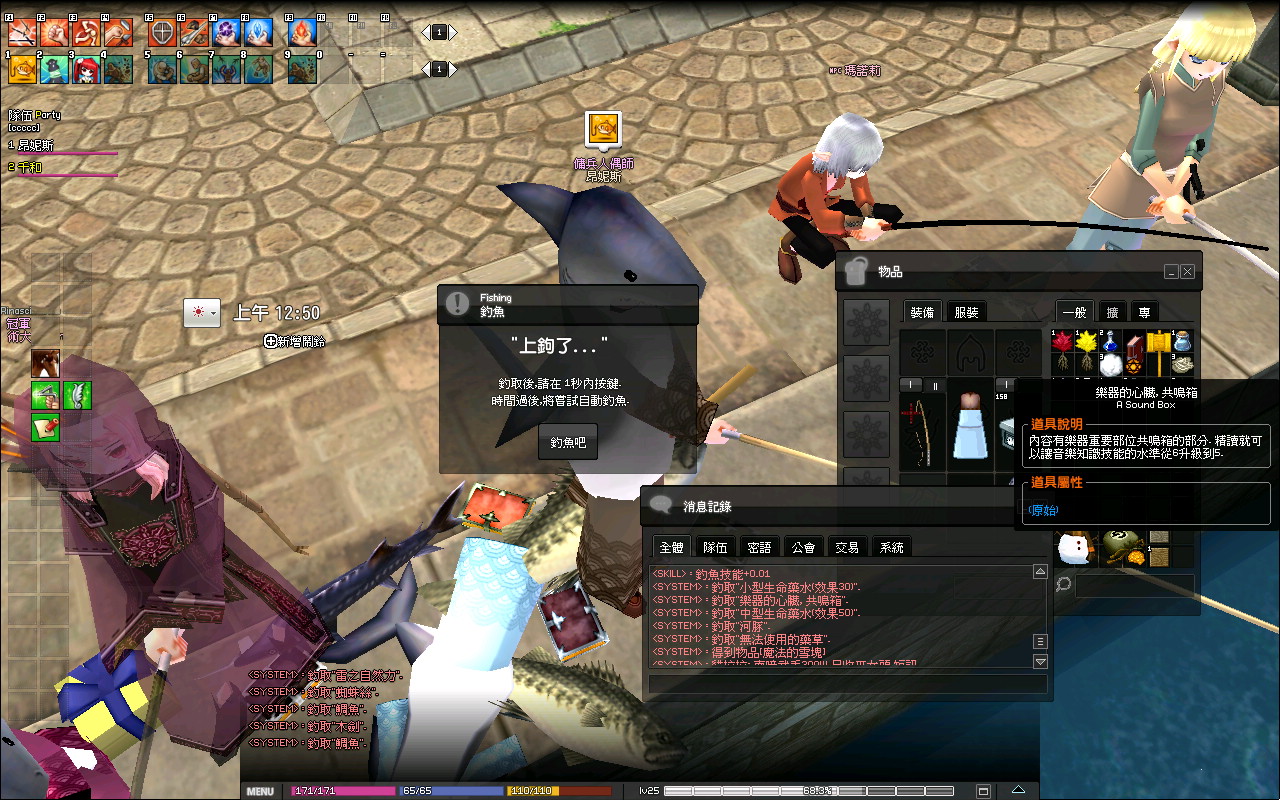Select the 系統 system messages tab
The image size is (1280, 800).
point(891,547)
